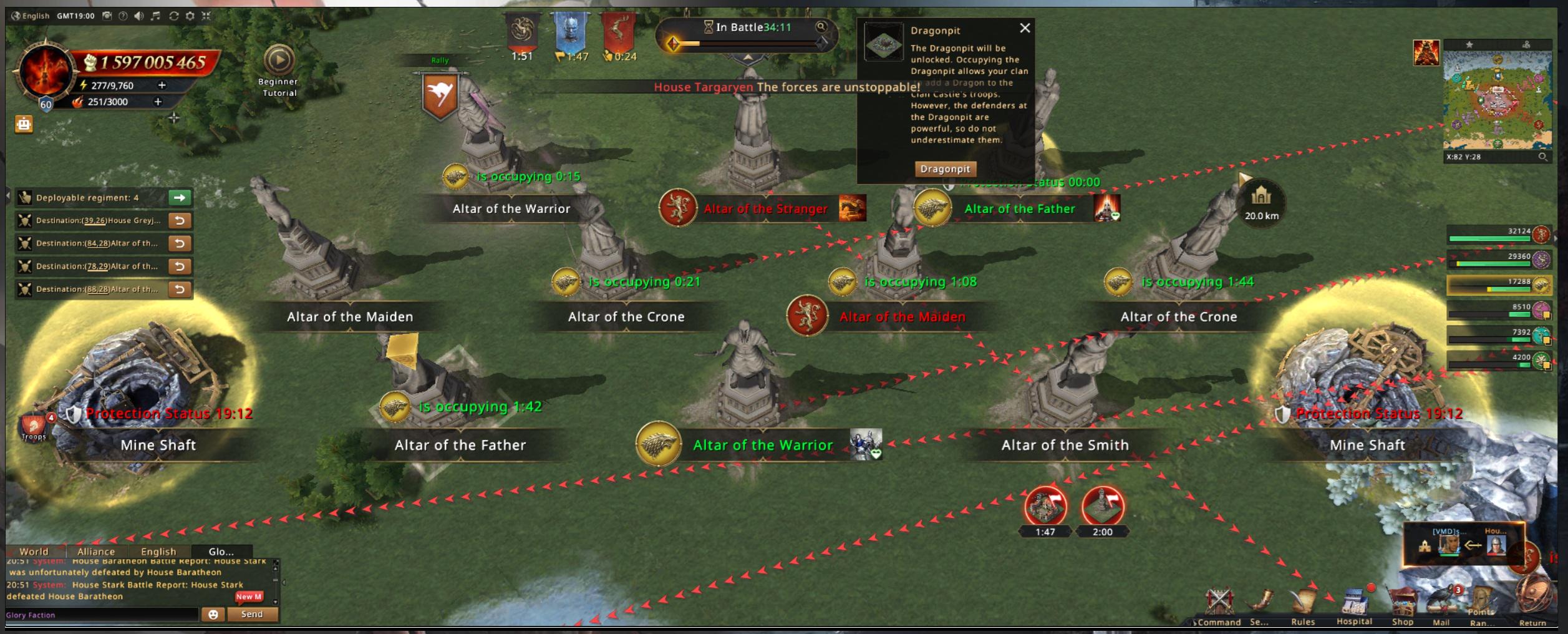Image resolution: width=1568 pixels, height=634 pixels.
Task: Deploy a regiment with the green arrow
Action: (180, 198)
